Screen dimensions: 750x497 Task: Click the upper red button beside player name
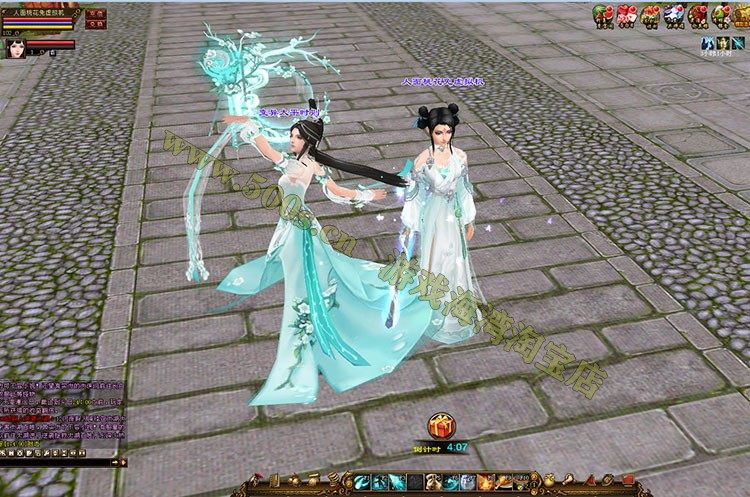(94, 14)
